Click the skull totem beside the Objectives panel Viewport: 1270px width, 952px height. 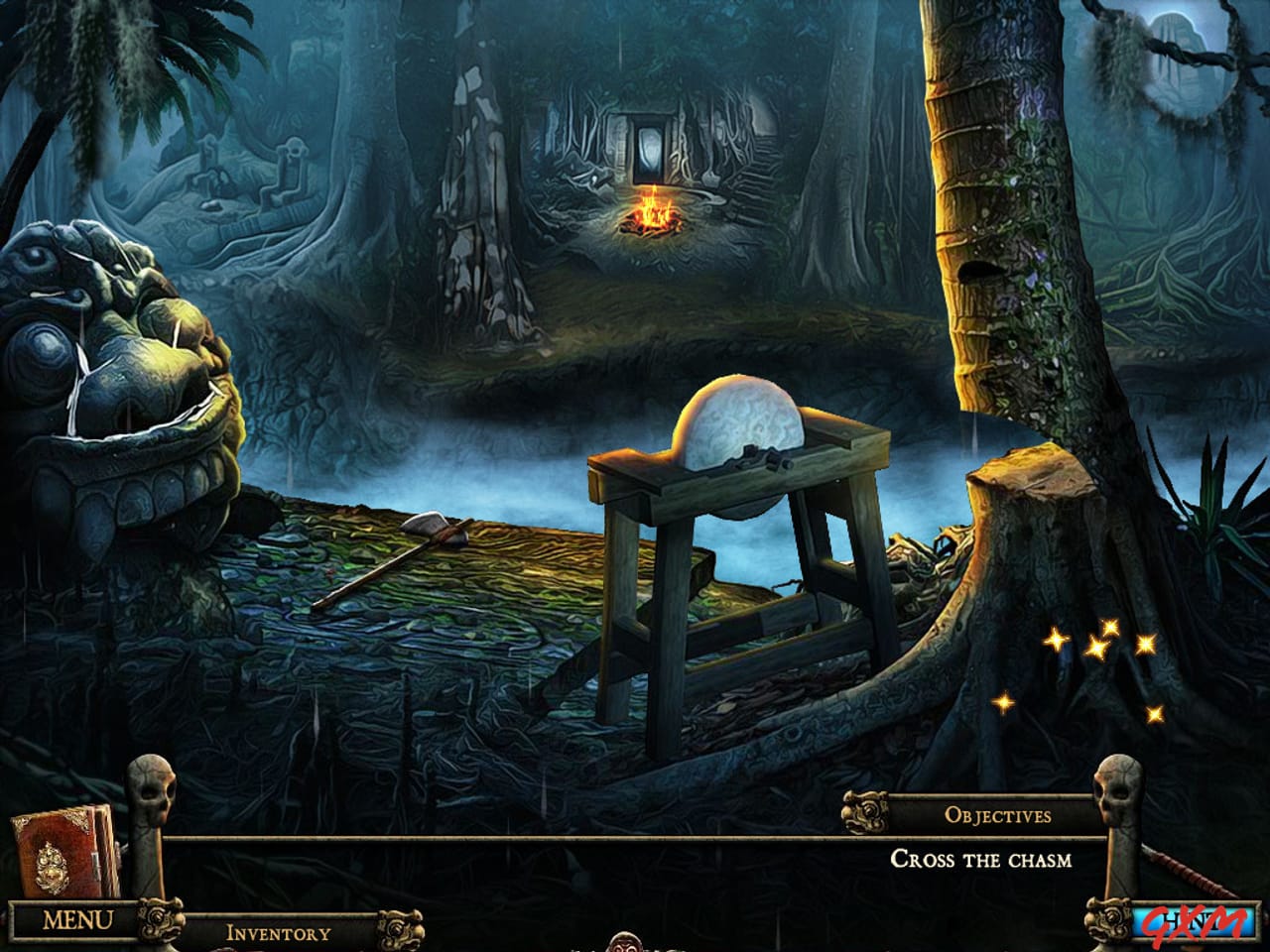1117,793
